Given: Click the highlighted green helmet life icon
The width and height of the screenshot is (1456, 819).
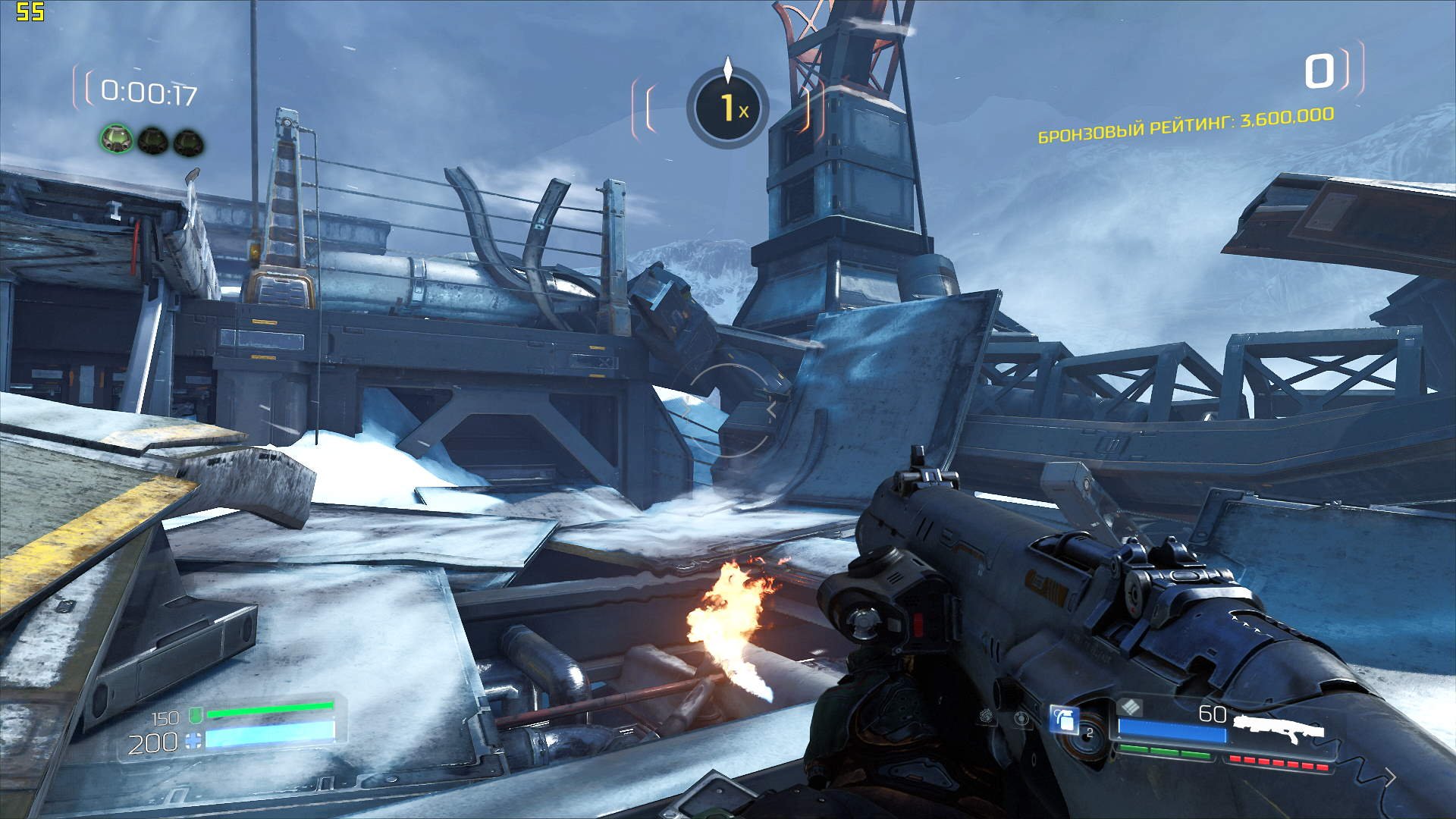Looking at the screenshot, I should [x=116, y=139].
